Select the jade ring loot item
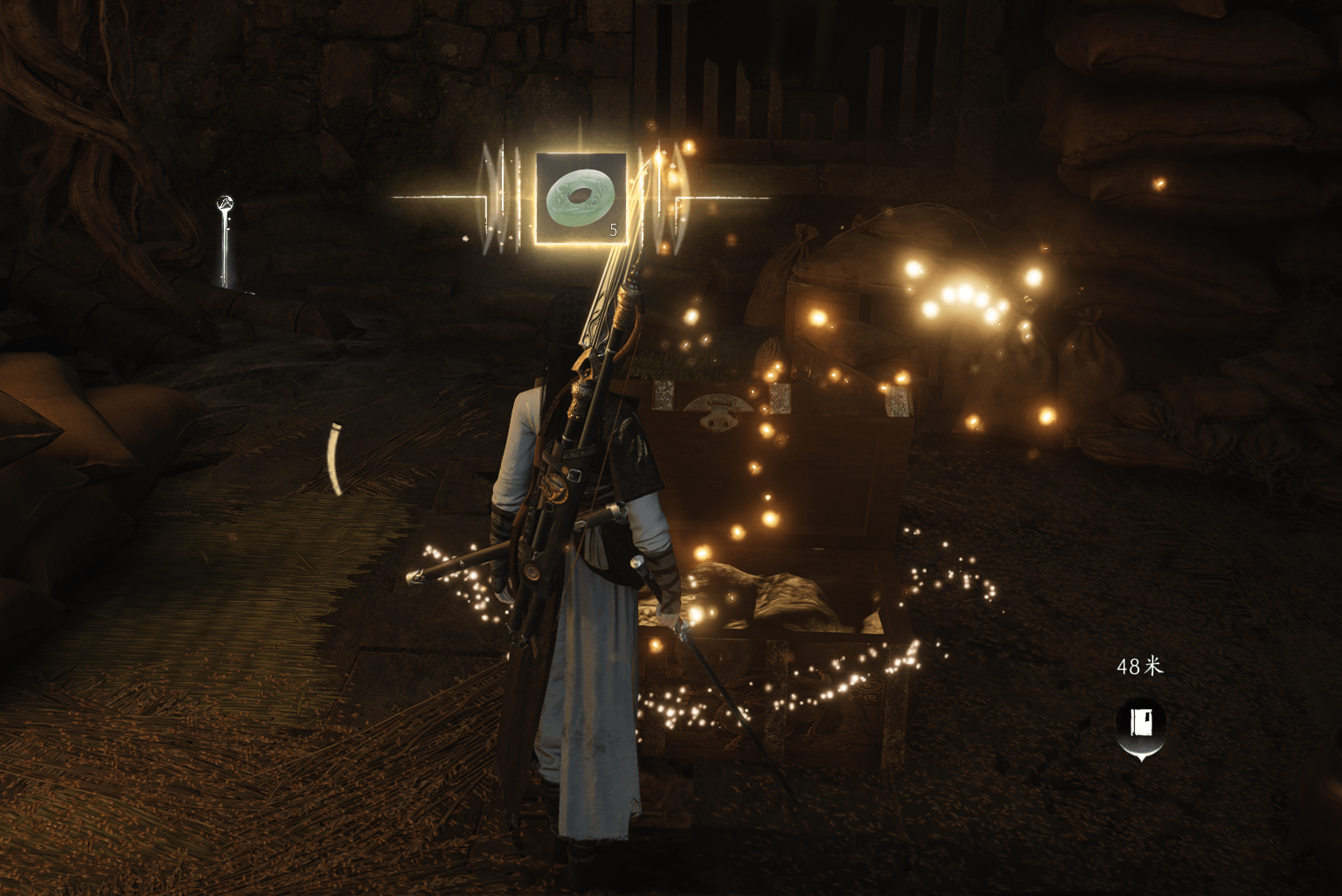The image size is (1342, 896). click(x=581, y=198)
